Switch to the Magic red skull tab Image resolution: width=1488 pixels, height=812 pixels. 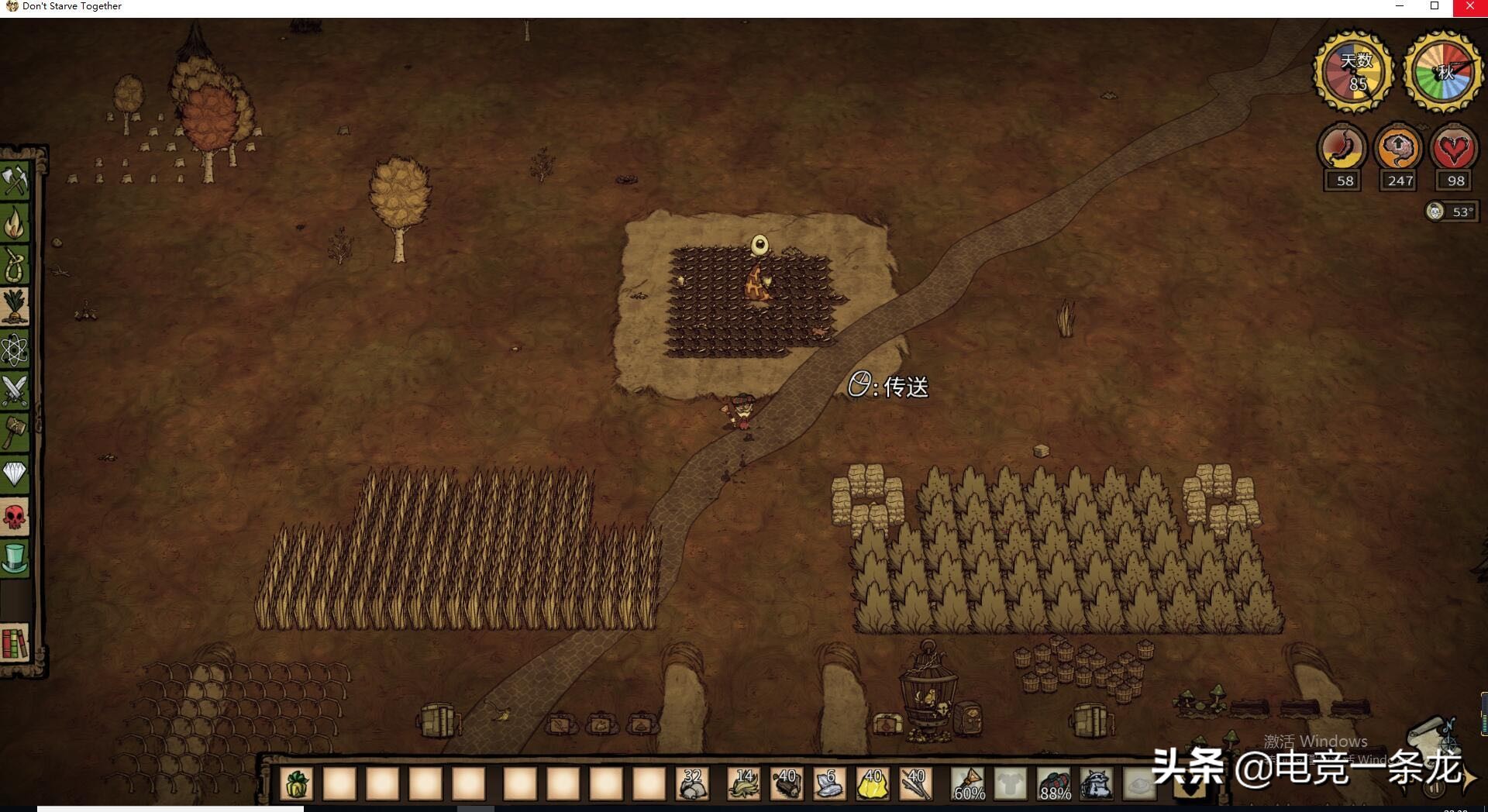(x=15, y=516)
